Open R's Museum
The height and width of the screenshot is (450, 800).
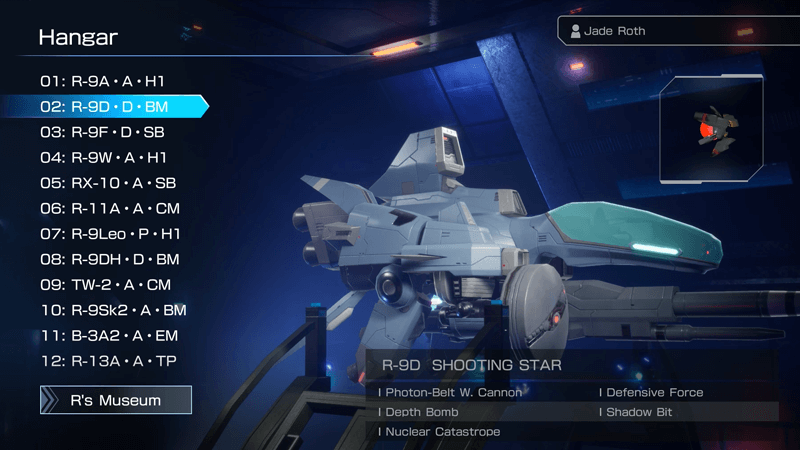(x=115, y=400)
